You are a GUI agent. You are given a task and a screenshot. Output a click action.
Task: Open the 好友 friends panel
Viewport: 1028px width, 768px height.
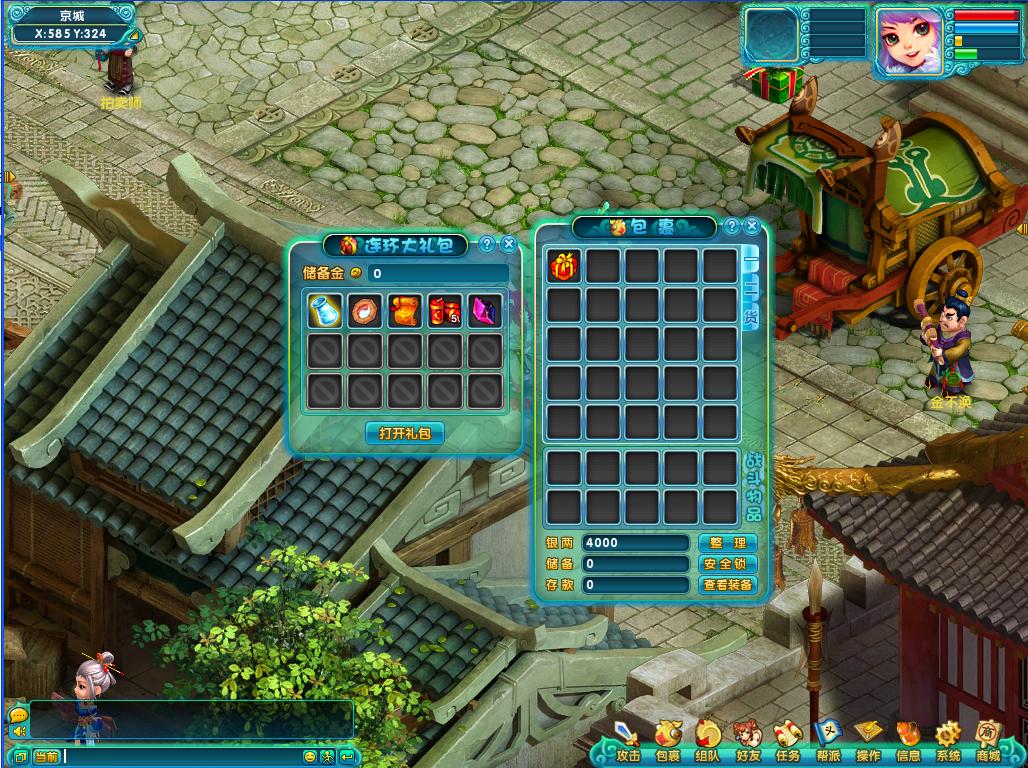(x=748, y=741)
